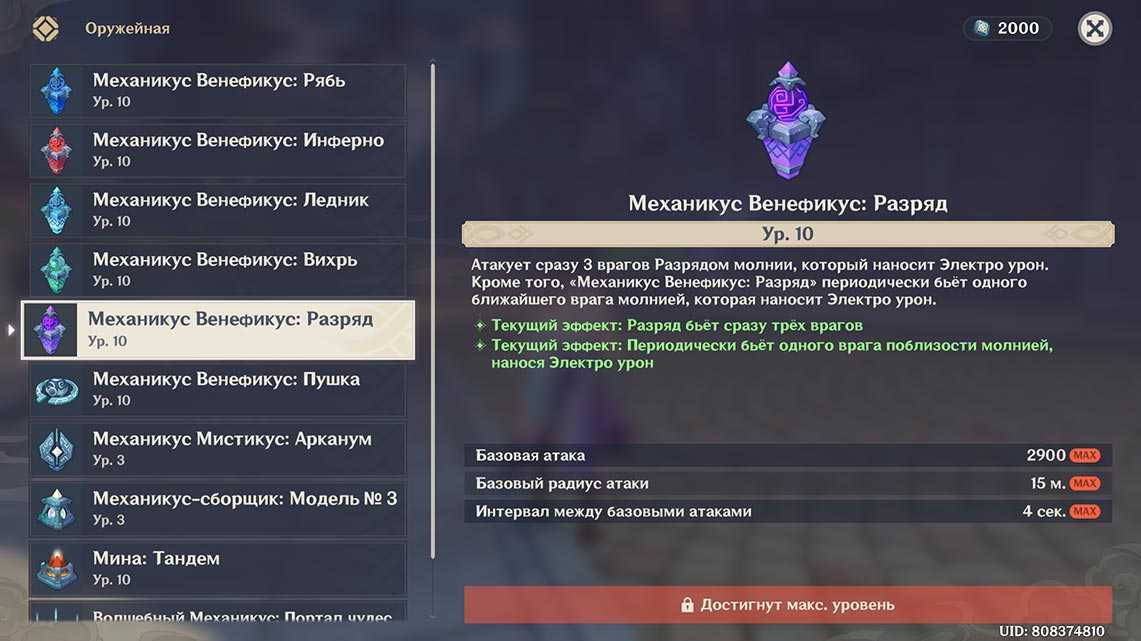Screen dimensions: 1141x641
Task: Select the partially visible Волшебный Механикус row
Action: (x=218, y=613)
